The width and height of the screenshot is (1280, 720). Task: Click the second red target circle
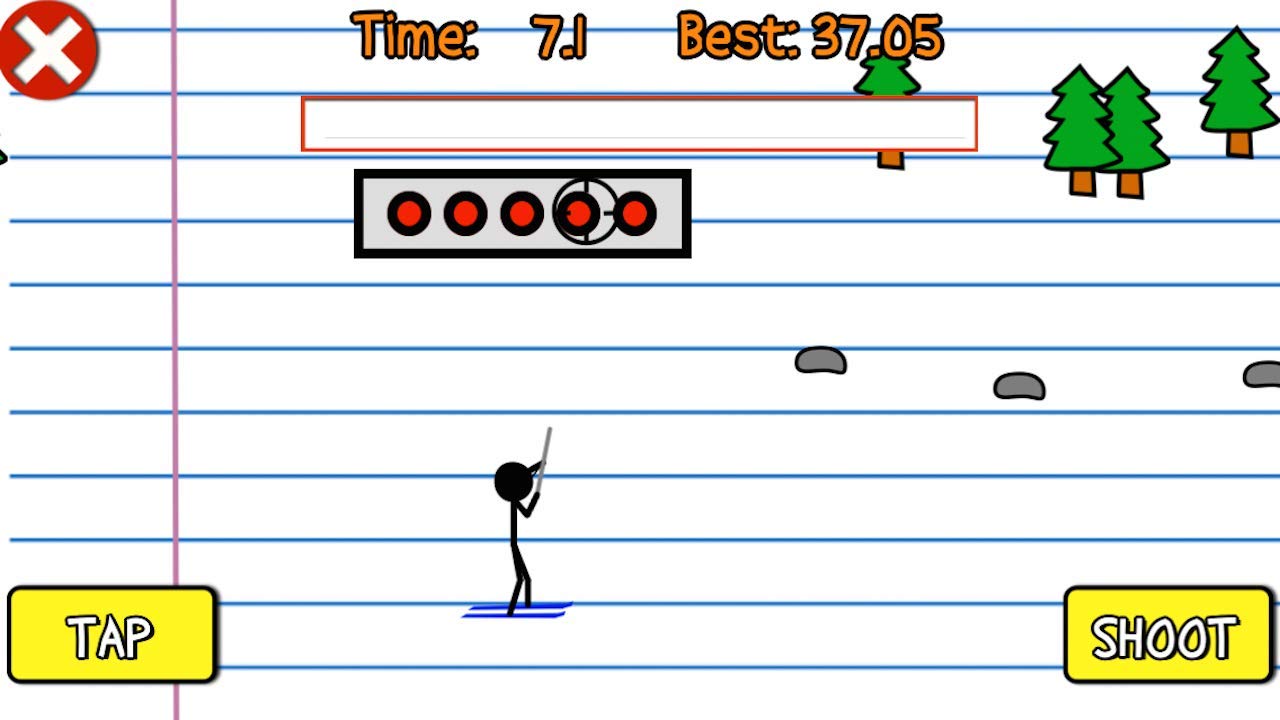465,213
